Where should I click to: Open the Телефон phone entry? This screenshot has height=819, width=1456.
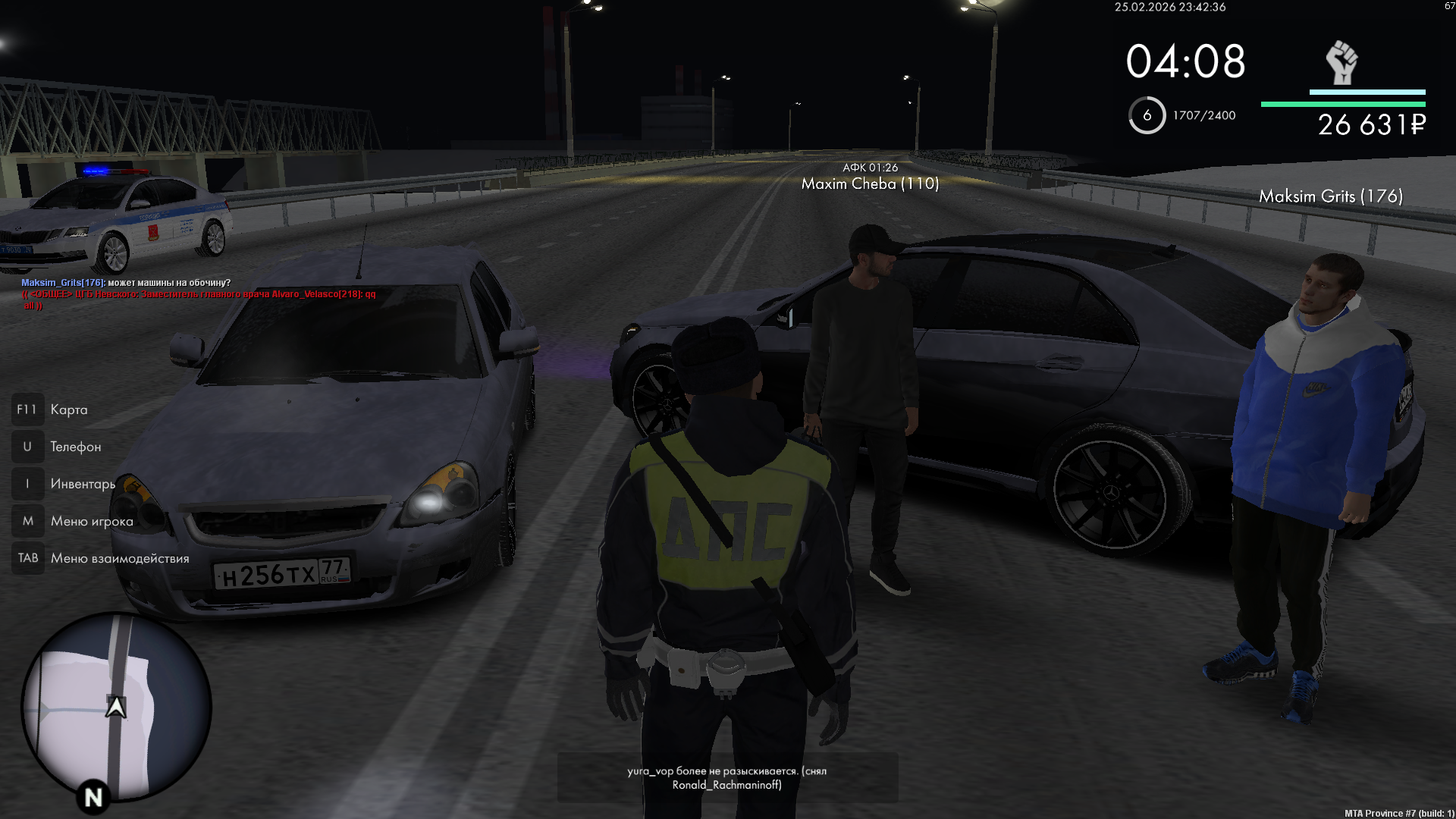coord(75,447)
